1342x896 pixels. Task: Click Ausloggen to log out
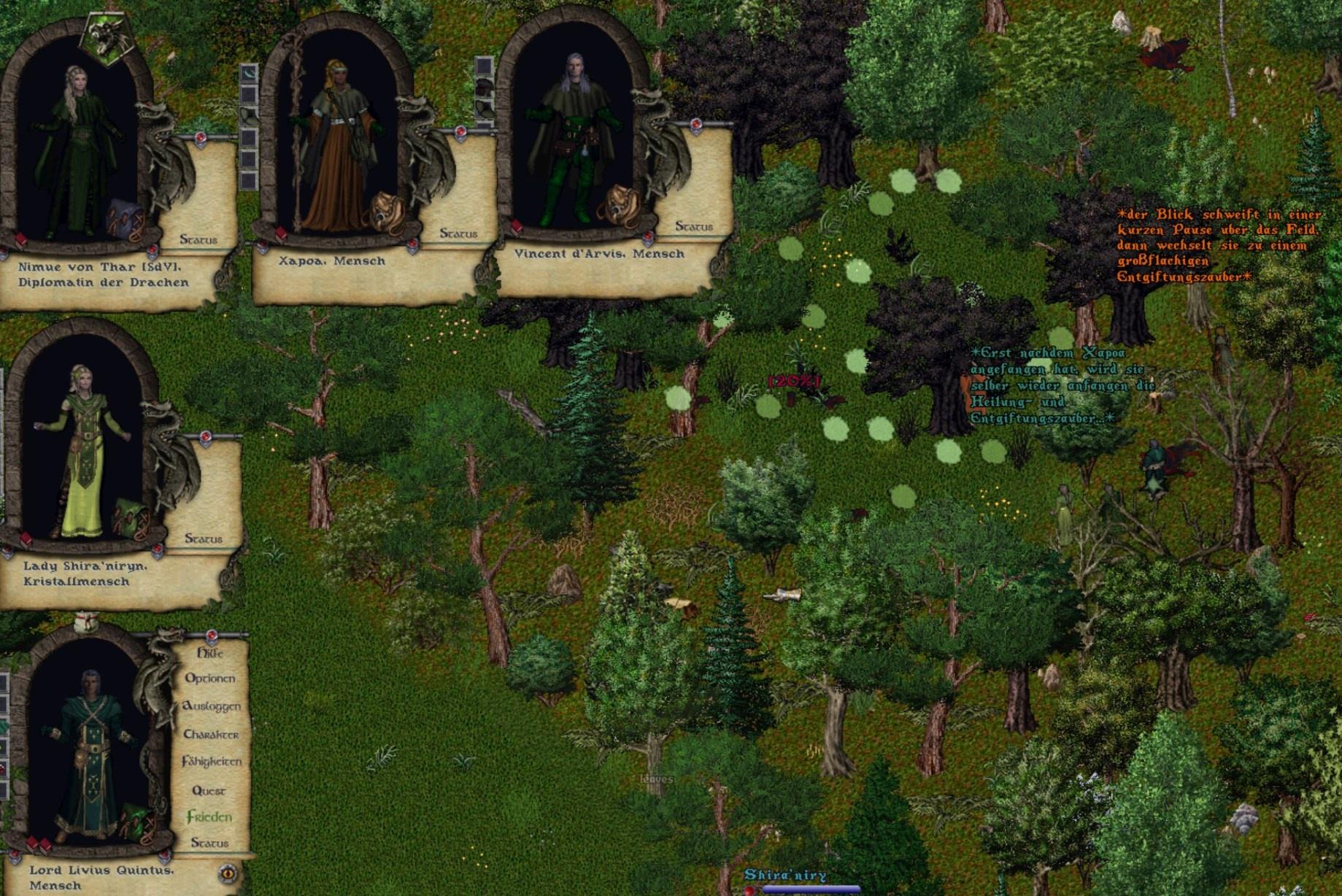point(212,706)
